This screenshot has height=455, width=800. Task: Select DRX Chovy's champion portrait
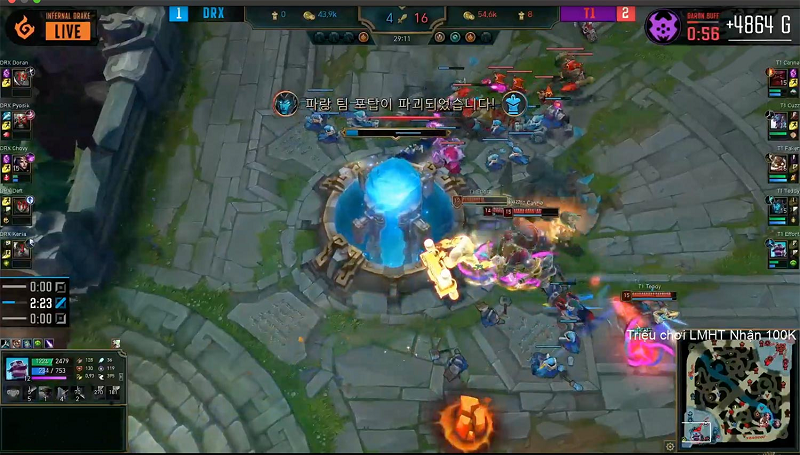[21, 165]
